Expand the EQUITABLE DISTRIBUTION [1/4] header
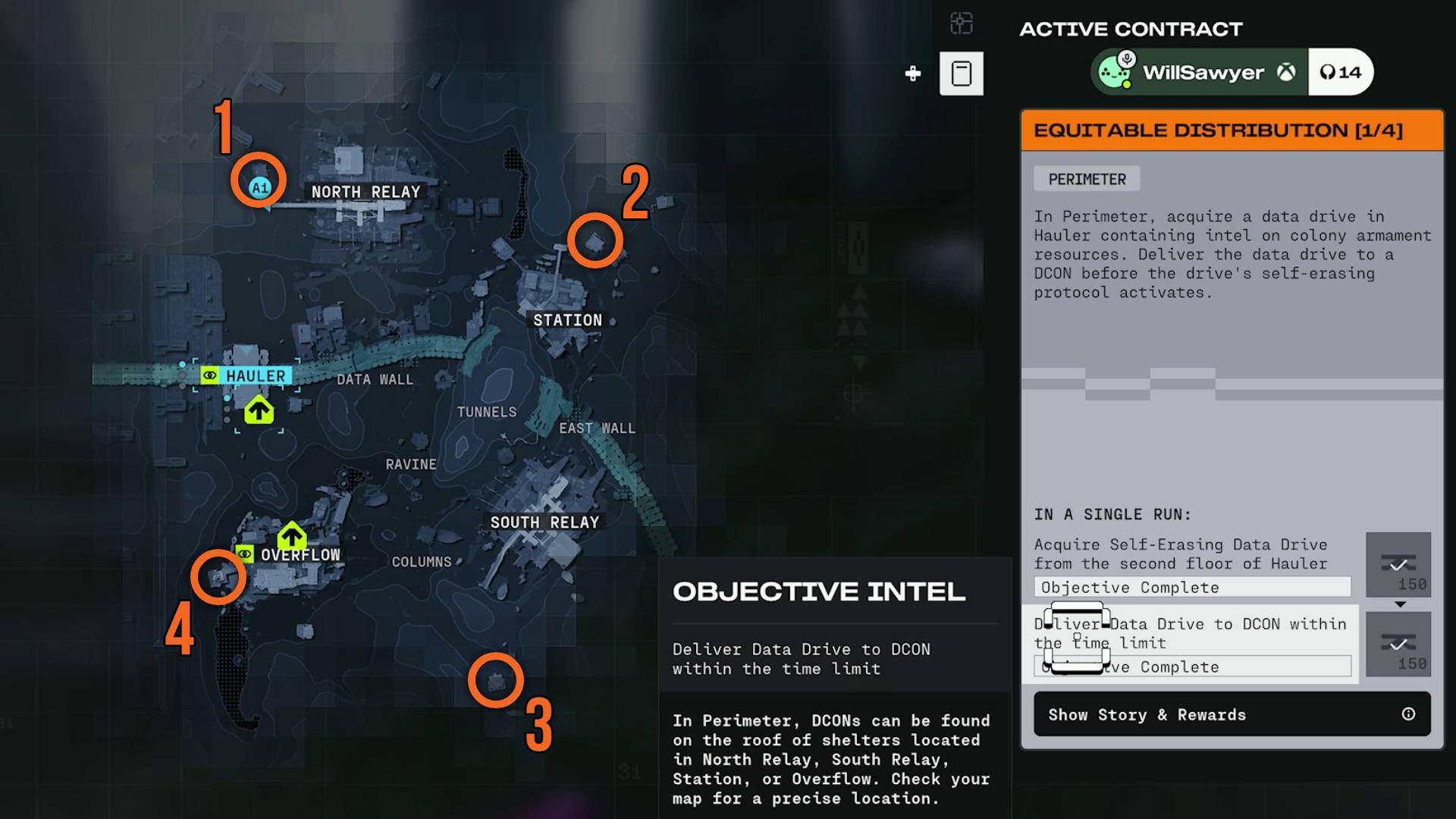This screenshot has height=819, width=1456. coord(1230,129)
